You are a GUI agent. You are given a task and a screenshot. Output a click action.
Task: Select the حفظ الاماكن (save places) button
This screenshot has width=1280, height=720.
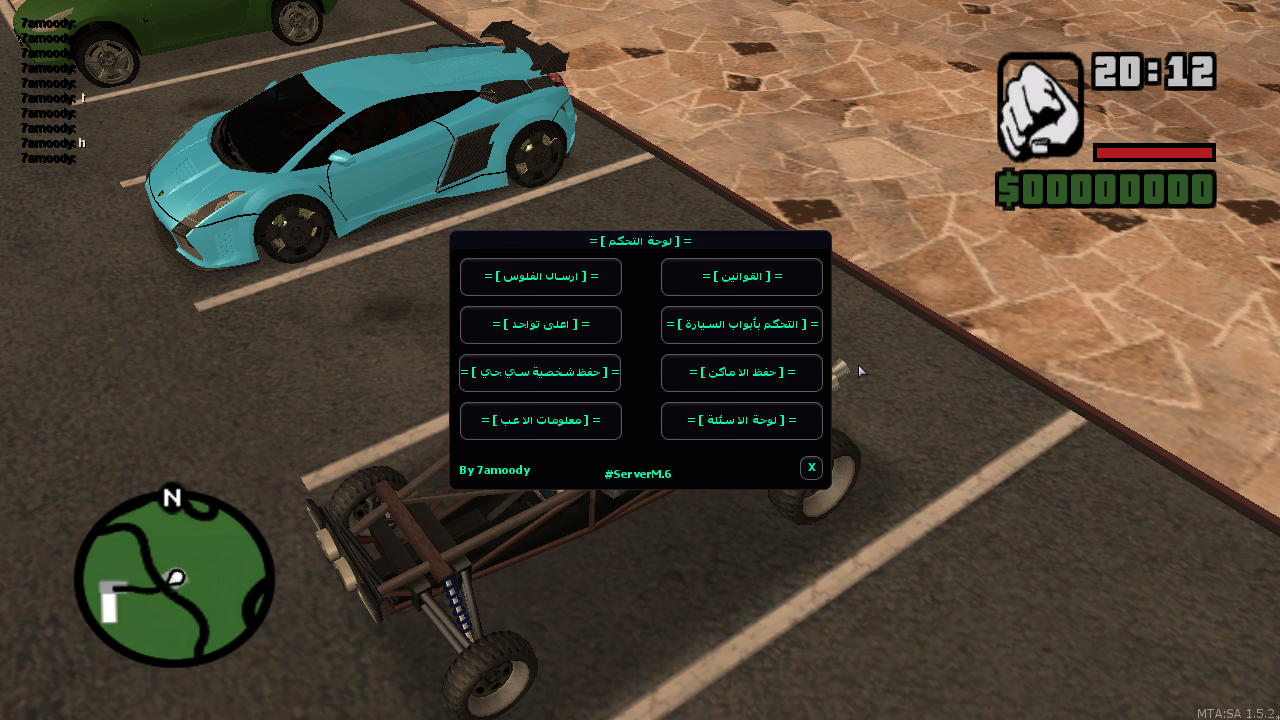click(742, 373)
